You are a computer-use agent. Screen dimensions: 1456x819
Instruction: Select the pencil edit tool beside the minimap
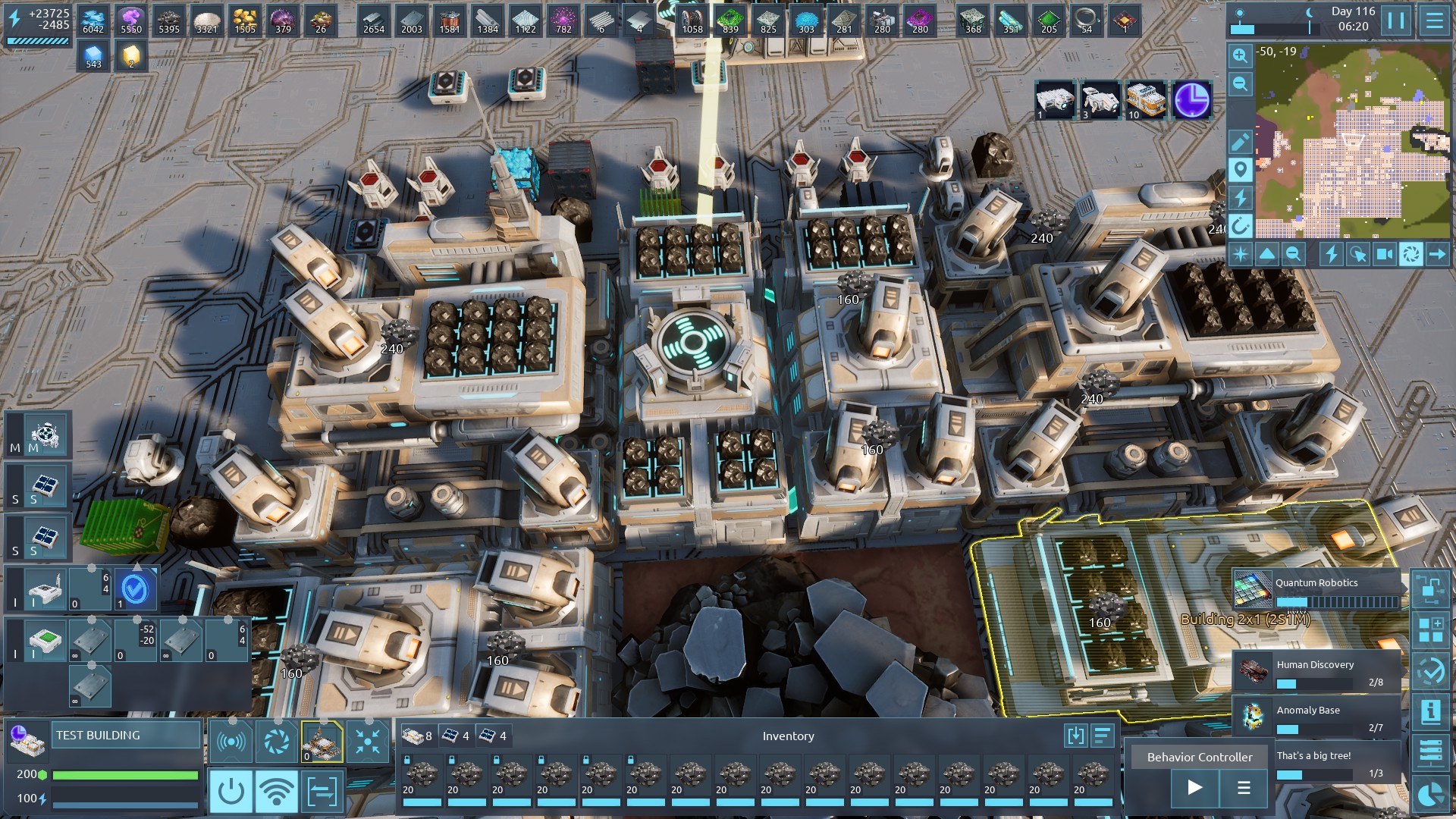coord(1240,142)
